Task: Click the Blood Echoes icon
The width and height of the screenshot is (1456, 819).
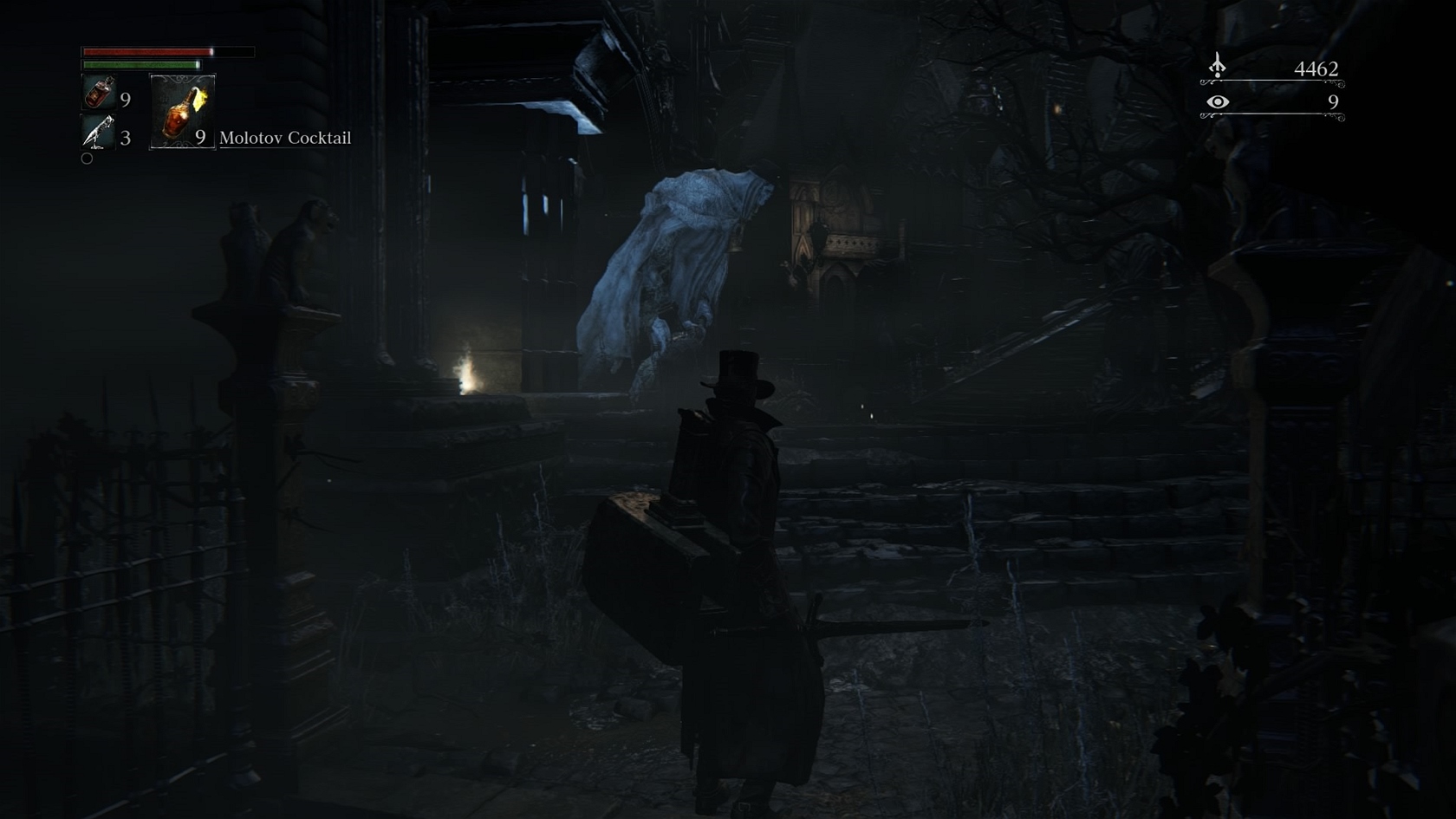Action: pyautogui.click(x=1218, y=66)
